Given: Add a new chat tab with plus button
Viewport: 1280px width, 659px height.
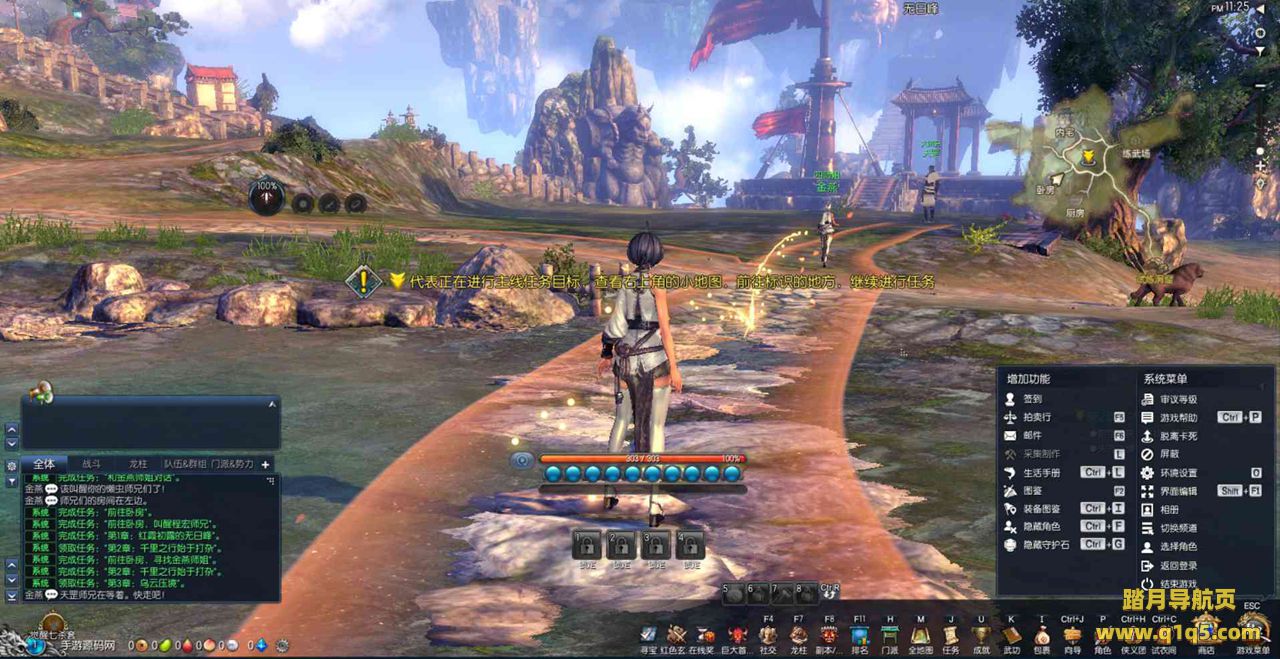Looking at the screenshot, I should (266, 464).
